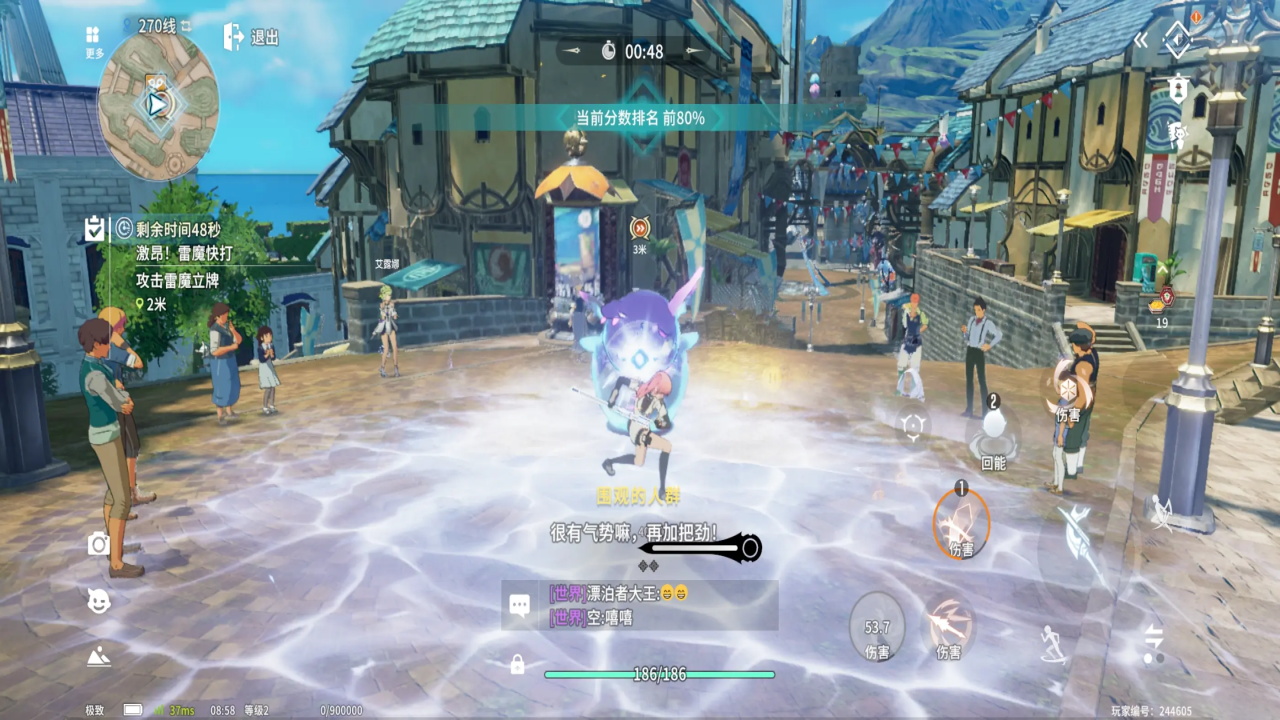Tap the swap arrows switch button
Viewport: 1280px width, 720px height.
[x=1154, y=640]
